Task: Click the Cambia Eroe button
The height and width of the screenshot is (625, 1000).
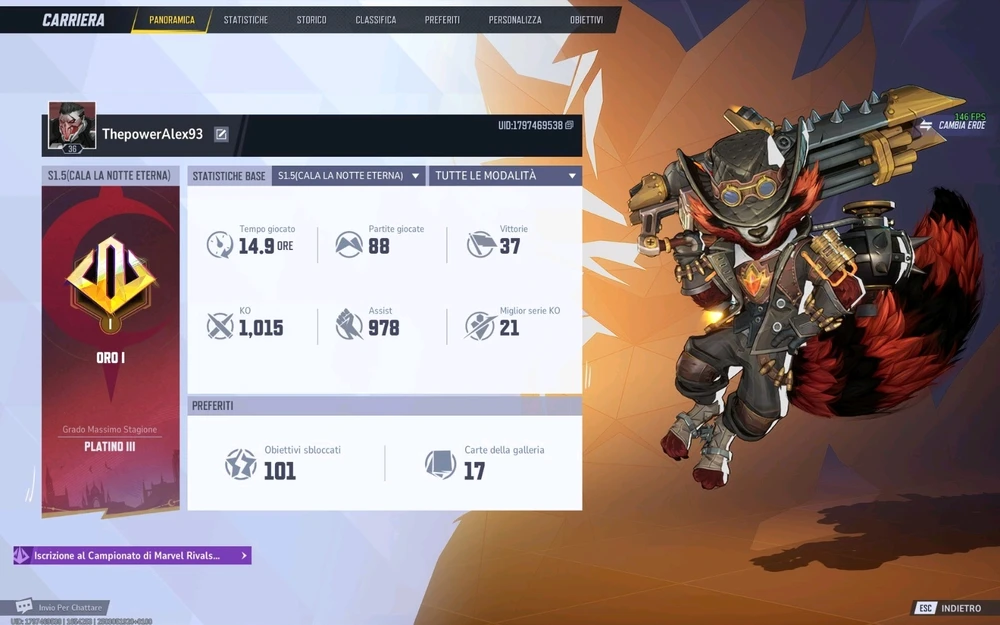Action: pyautogui.click(x=953, y=125)
